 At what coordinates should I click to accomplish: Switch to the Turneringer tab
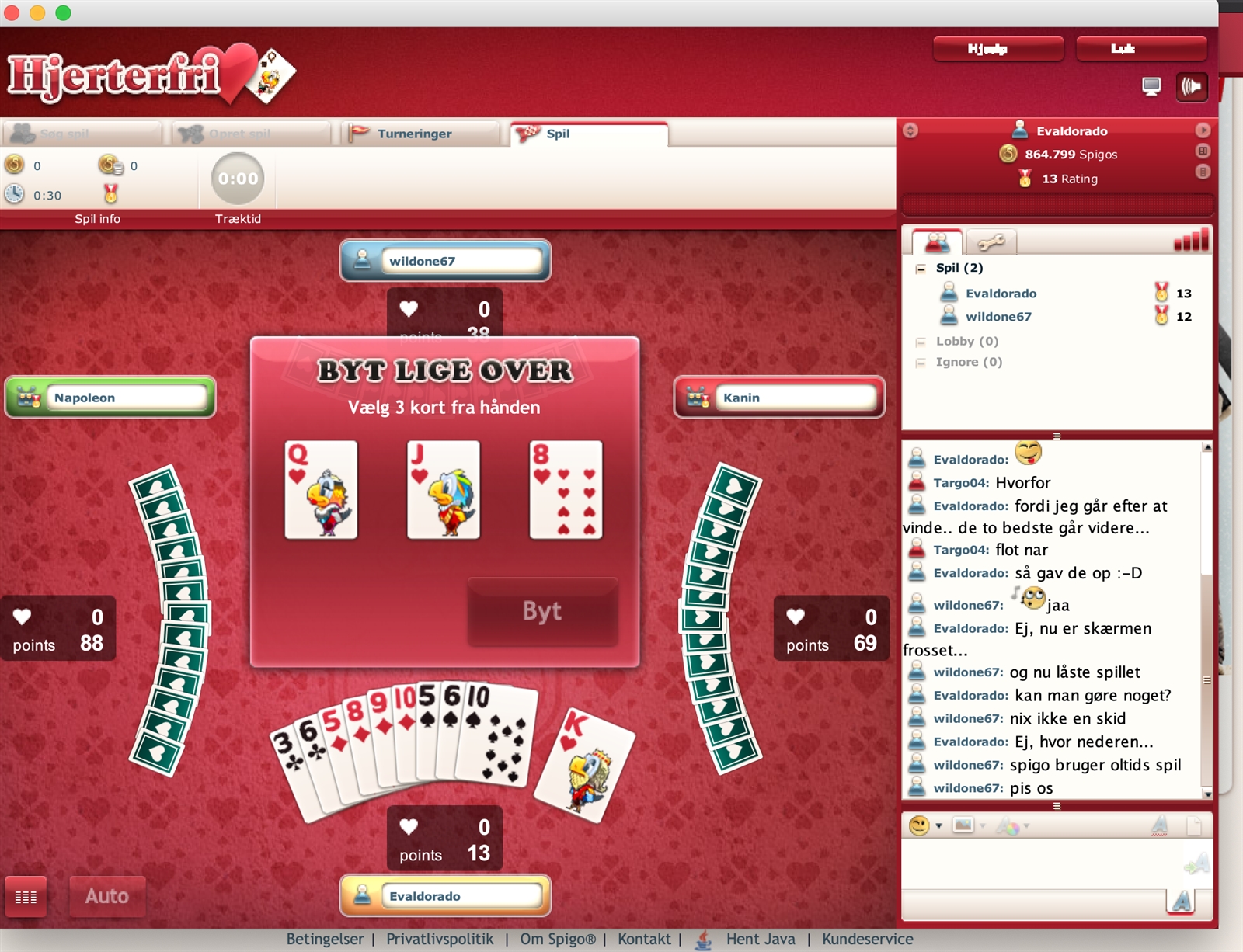pyautogui.click(x=414, y=134)
